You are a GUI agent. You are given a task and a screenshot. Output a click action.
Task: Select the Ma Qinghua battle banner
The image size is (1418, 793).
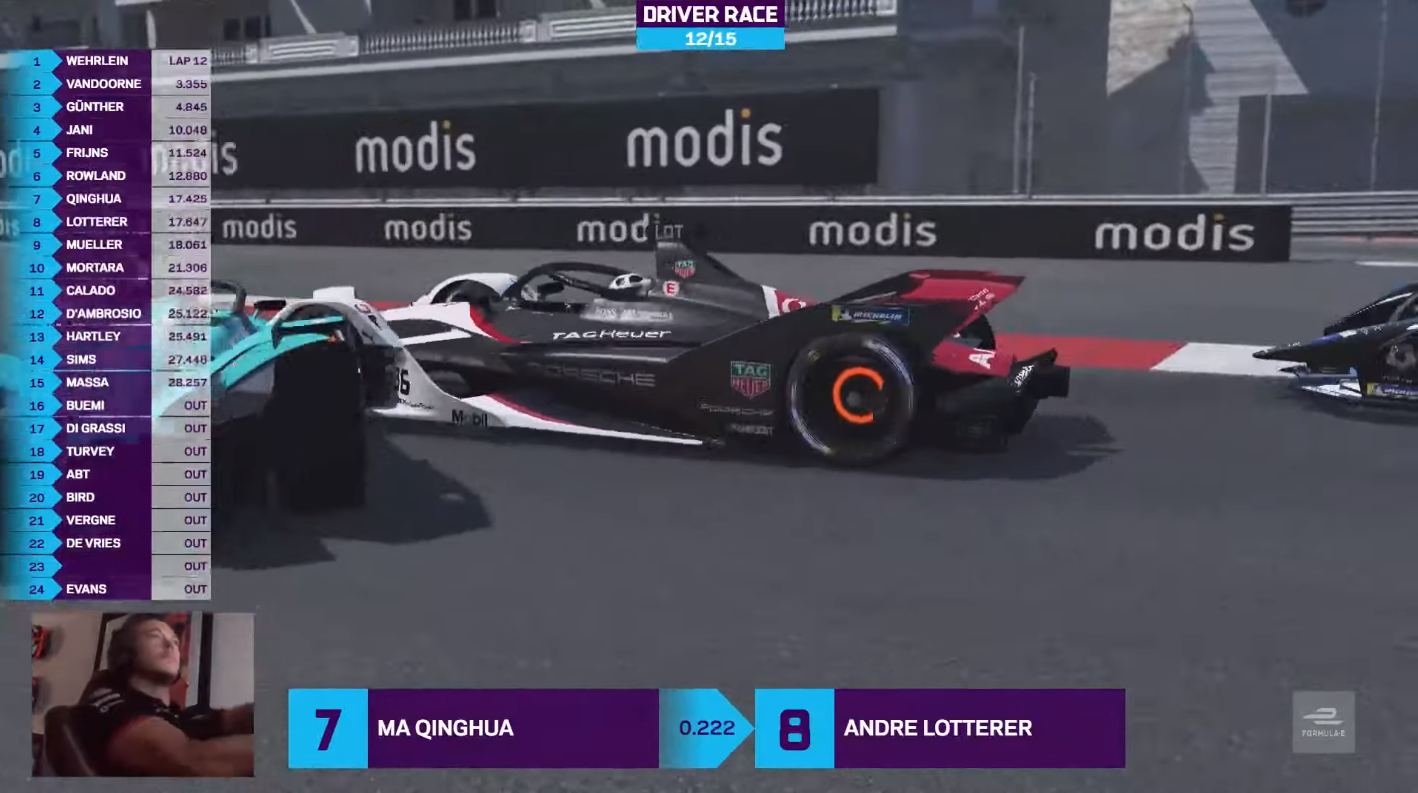[473, 728]
